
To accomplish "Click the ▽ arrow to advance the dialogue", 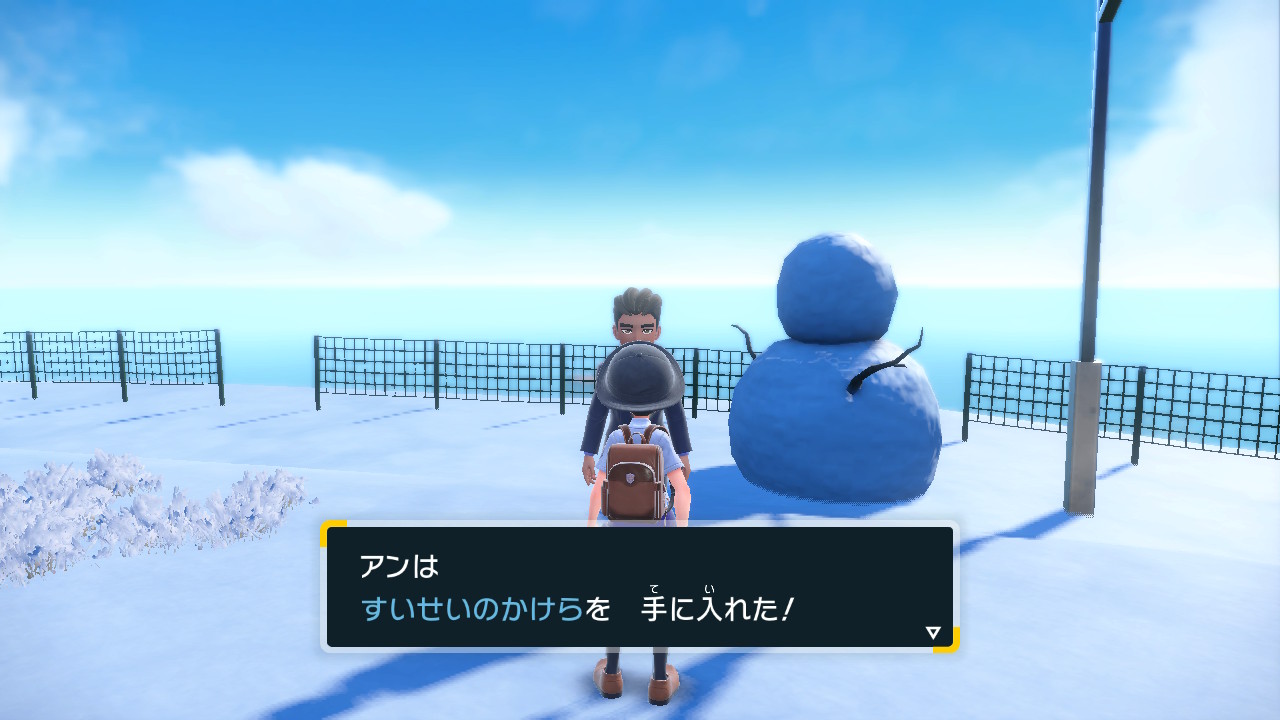I will pyautogui.click(x=931, y=631).
